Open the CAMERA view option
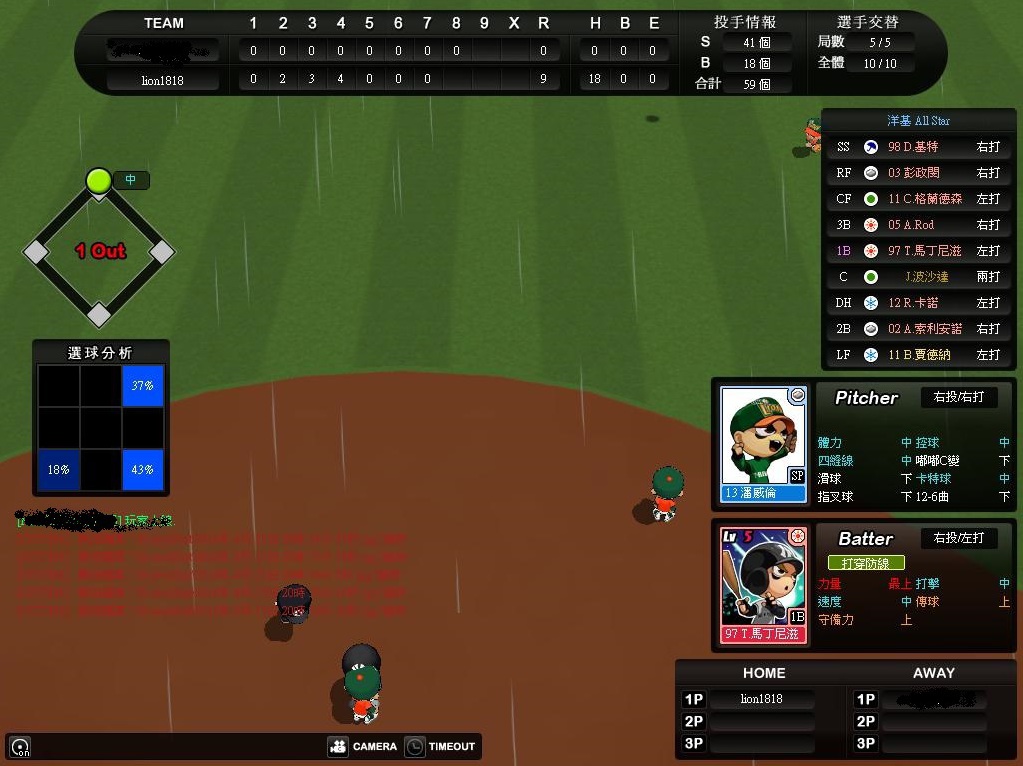The height and width of the screenshot is (766, 1023). (363, 746)
